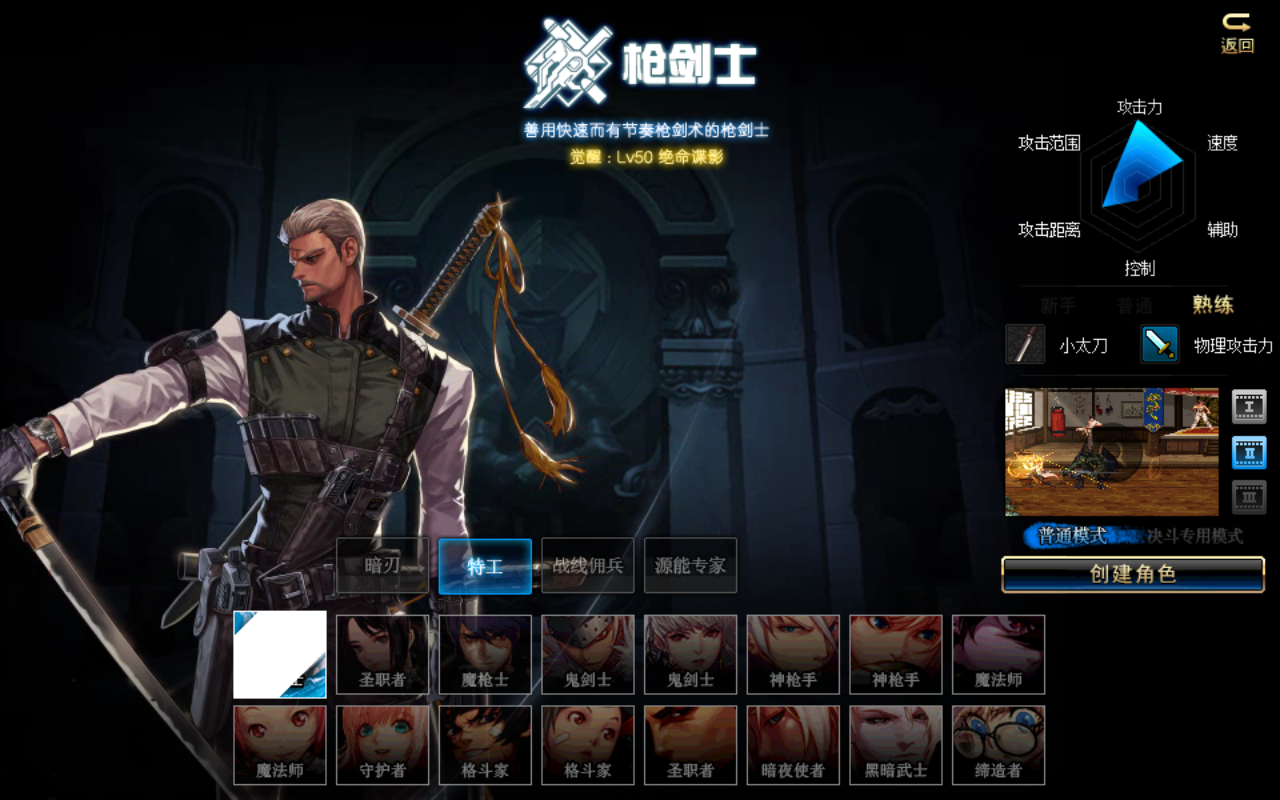Viewport: 1280px width, 800px height.
Task: Select the 守护者 class icon
Action: 383,745
